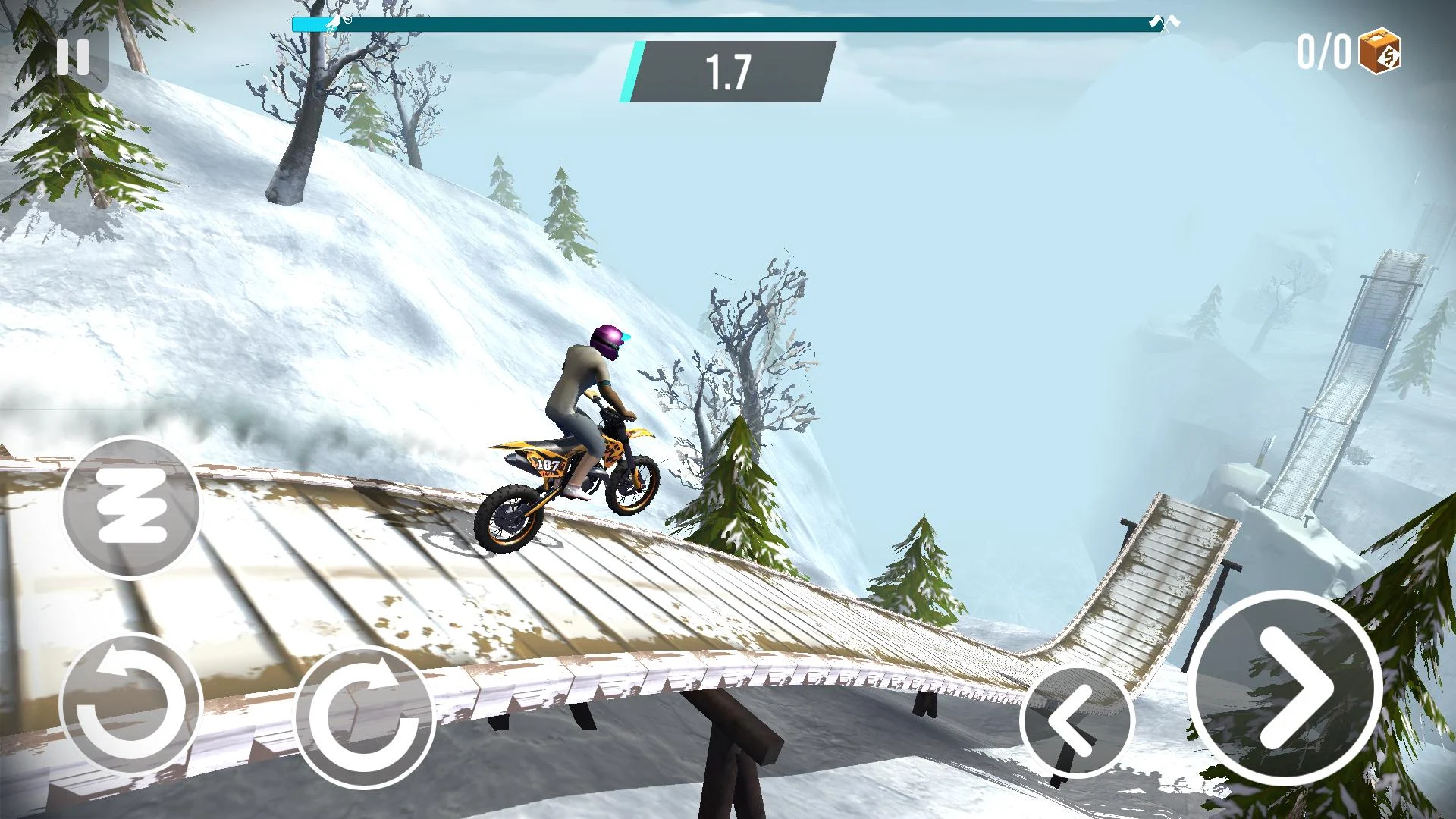Tap the HUD bar at screen top

728,21
